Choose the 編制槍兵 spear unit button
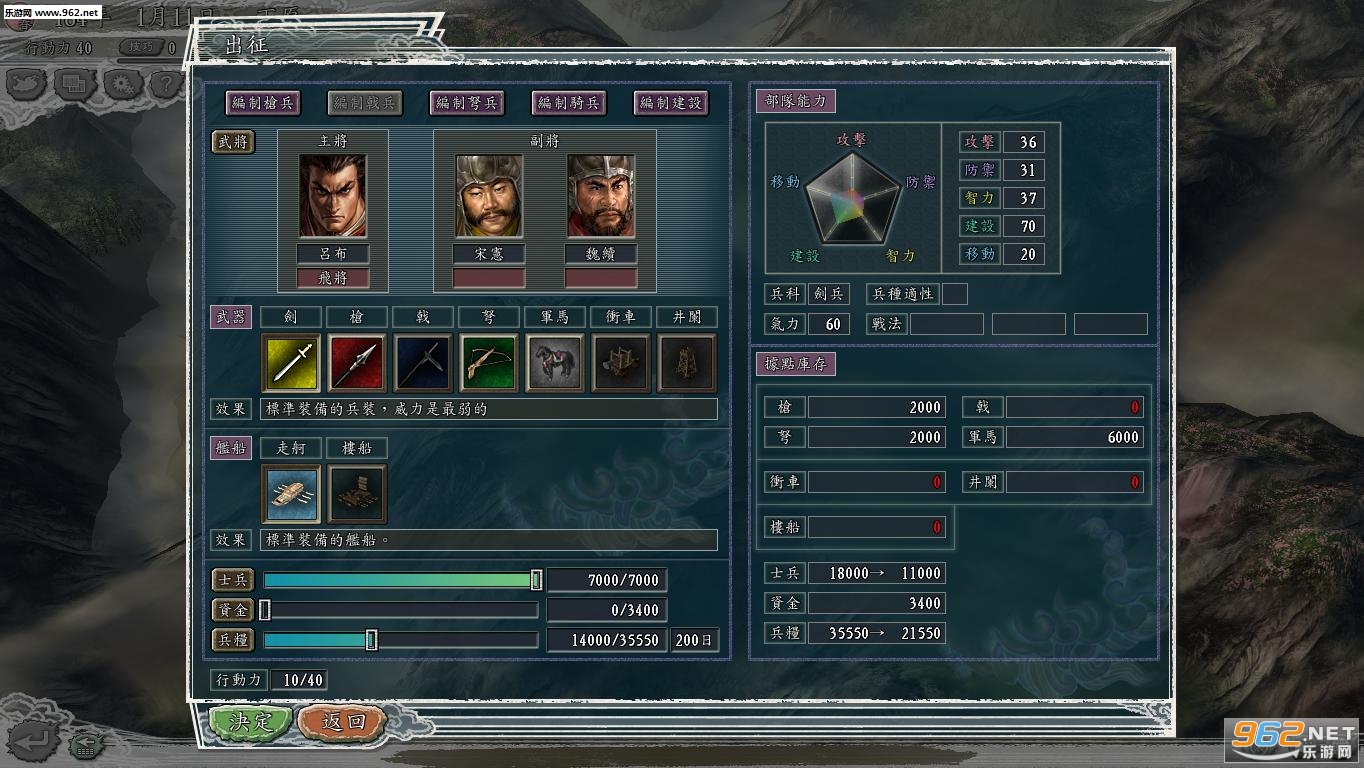The height and width of the screenshot is (768, 1364). click(264, 102)
